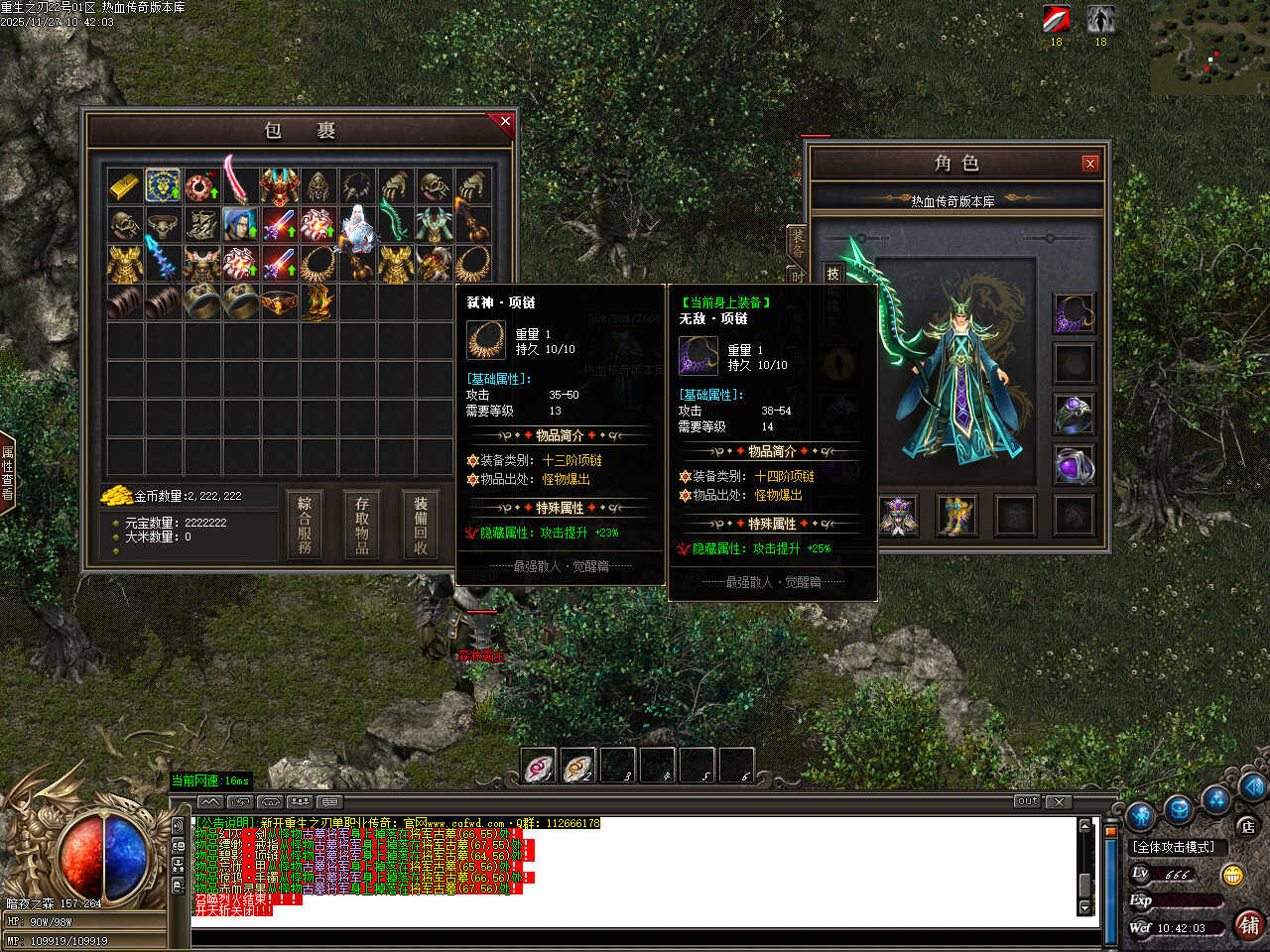Close the 包裹 inventory window
Image resolution: width=1270 pixels, height=952 pixels.
505,122
